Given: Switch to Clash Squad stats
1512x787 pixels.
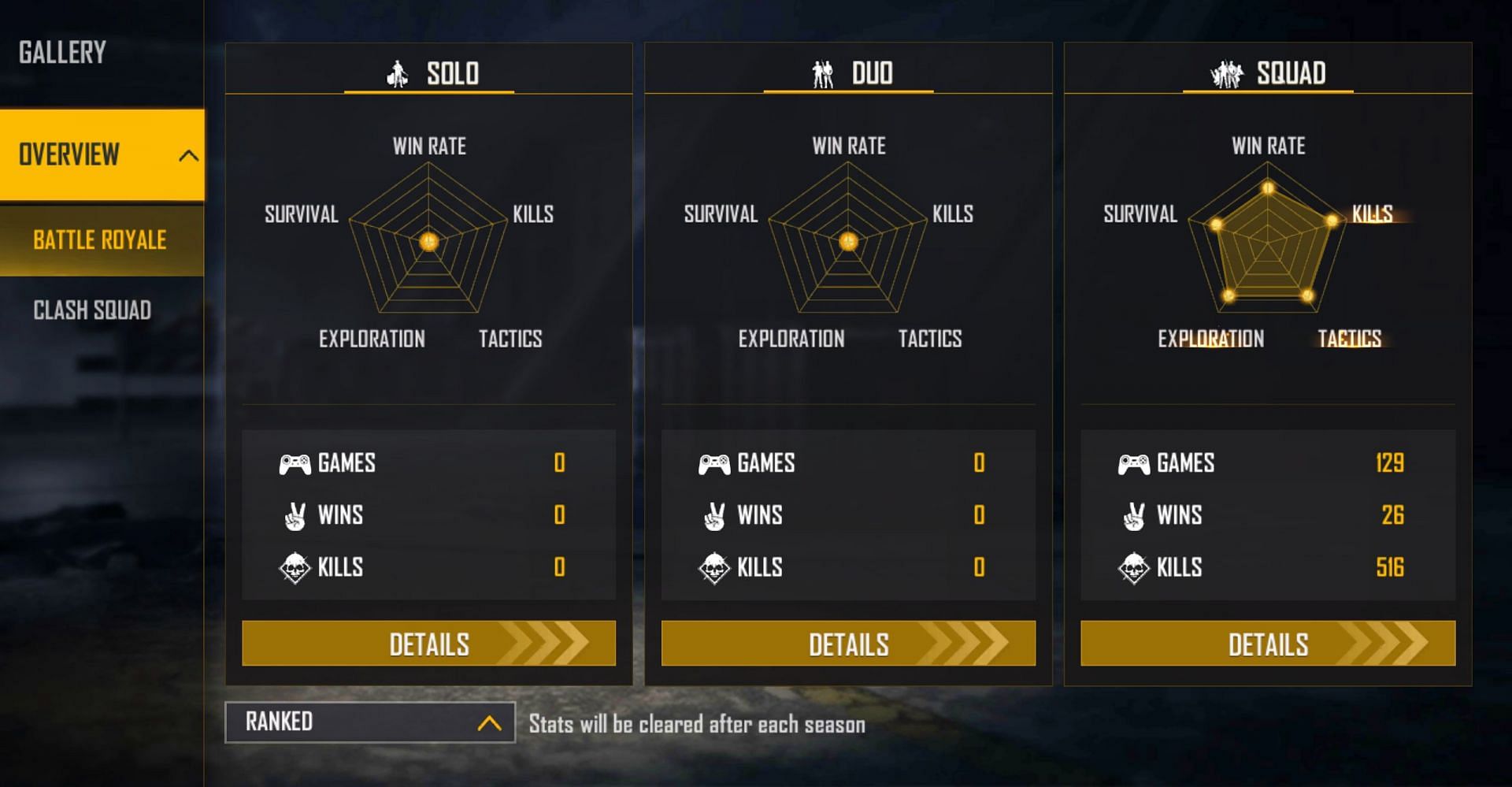Looking at the screenshot, I should (x=92, y=310).
